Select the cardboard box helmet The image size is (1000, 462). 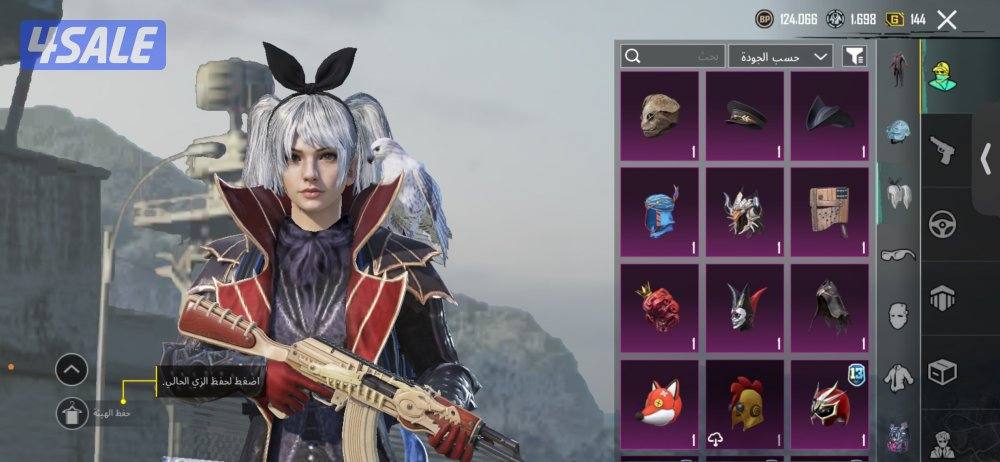pos(830,211)
